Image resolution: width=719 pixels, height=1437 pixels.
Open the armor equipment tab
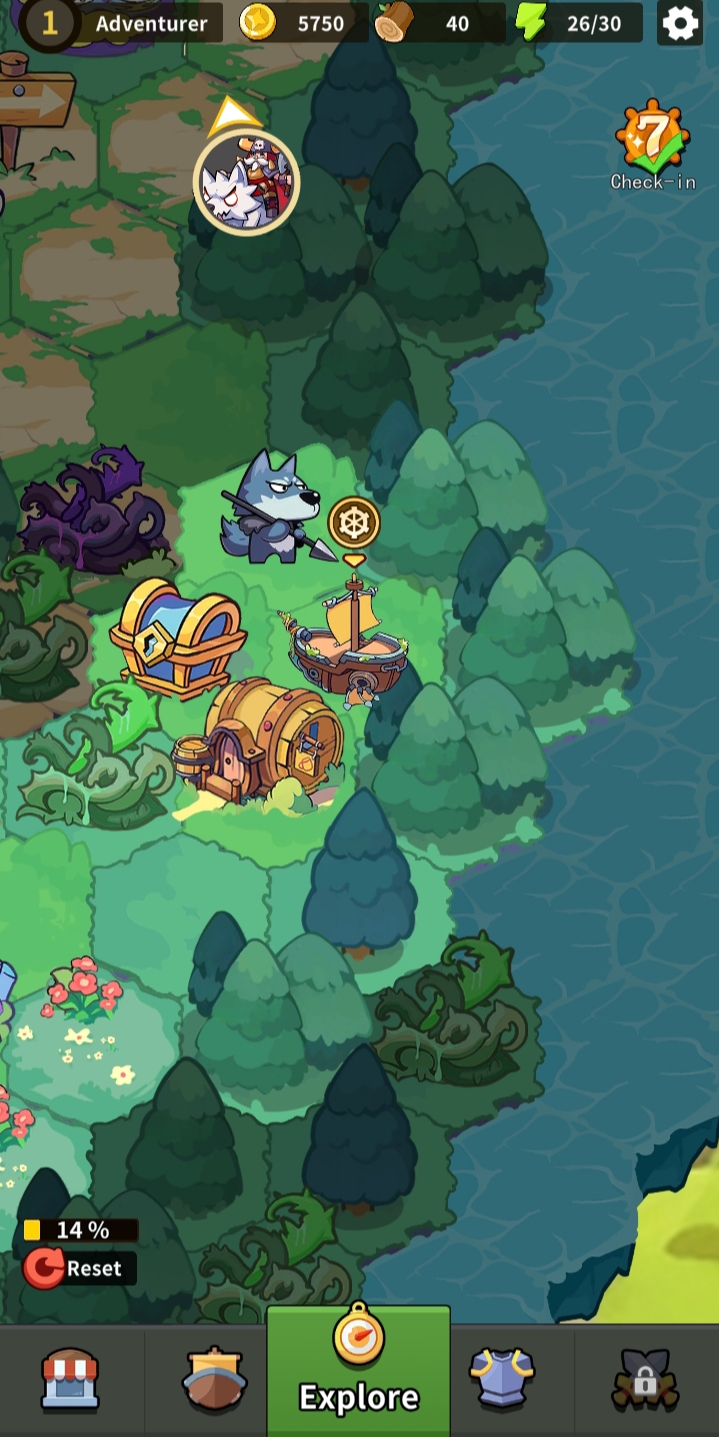click(x=502, y=1379)
